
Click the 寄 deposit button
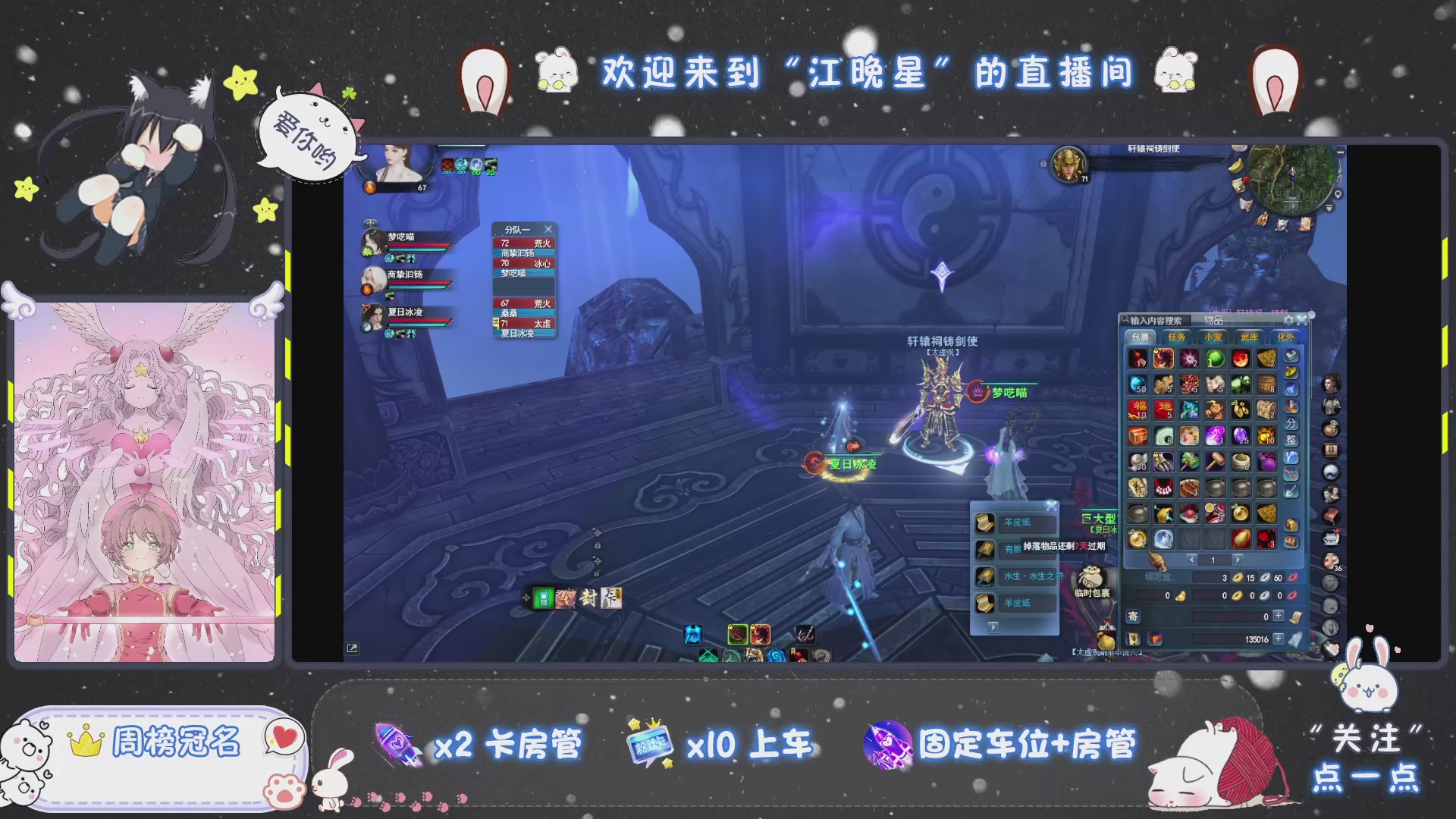point(1133,617)
